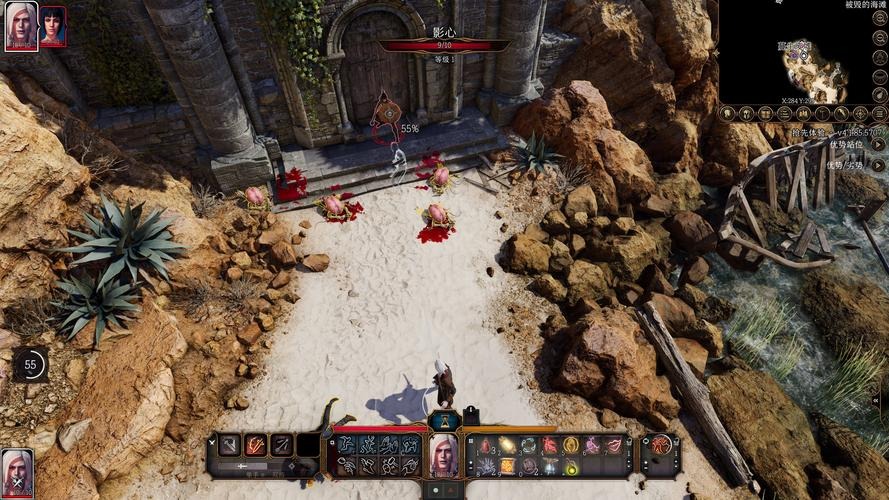Use the scroll item in hotbar slot 9
The width and height of the screenshot is (889, 500).
[x=507, y=466]
